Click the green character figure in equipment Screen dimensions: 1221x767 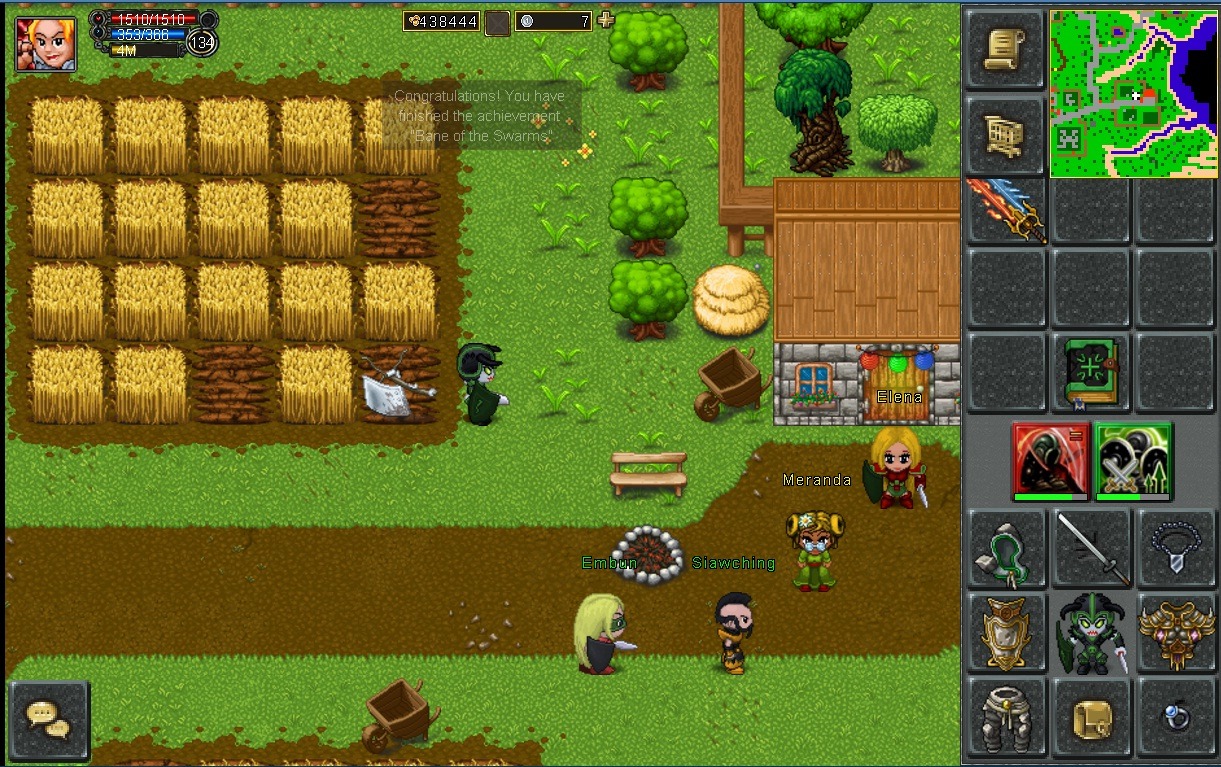click(x=1091, y=632)
